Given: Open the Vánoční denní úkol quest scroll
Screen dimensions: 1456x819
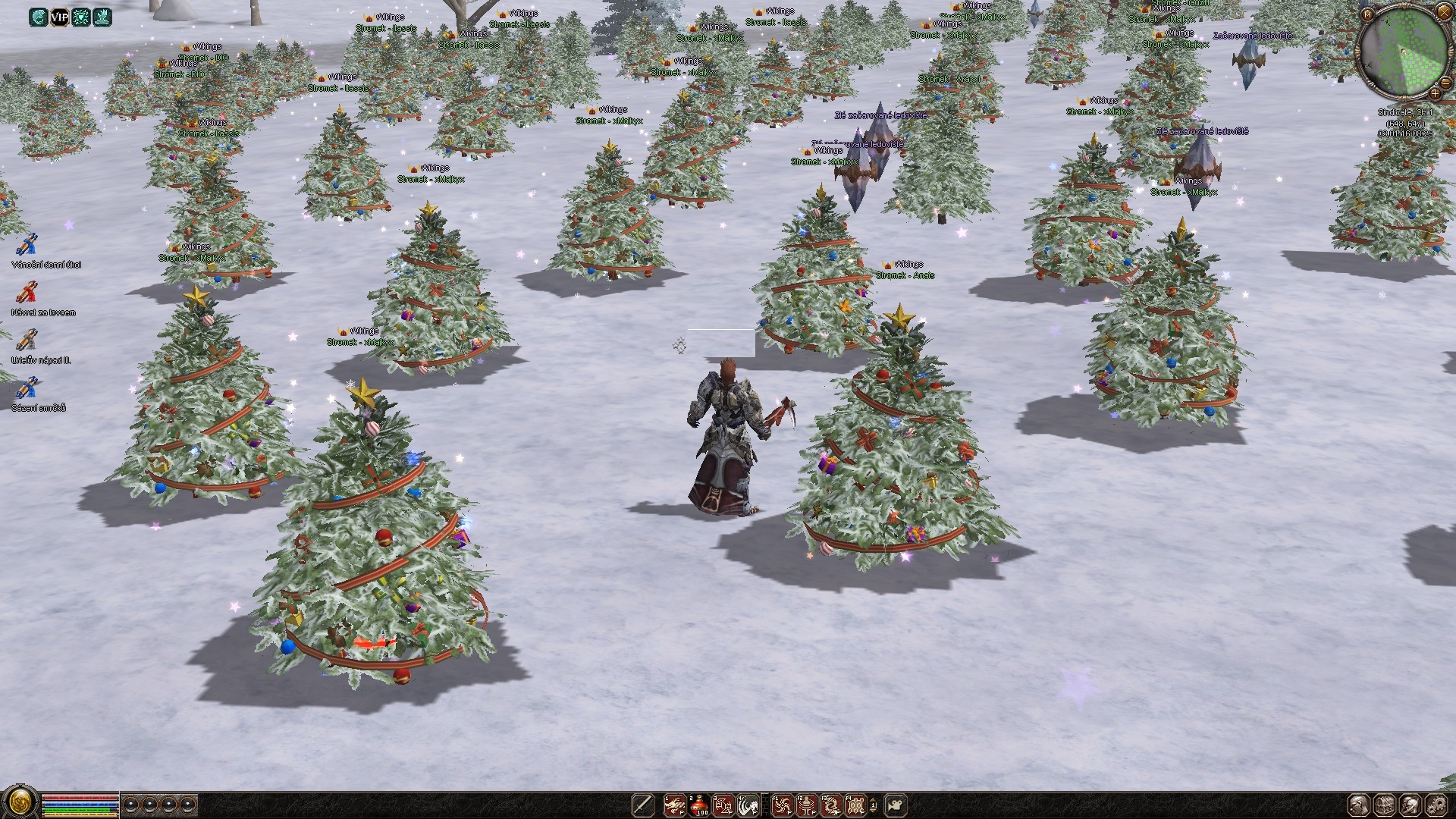Looking at the screenshot, I should (27, 246).
